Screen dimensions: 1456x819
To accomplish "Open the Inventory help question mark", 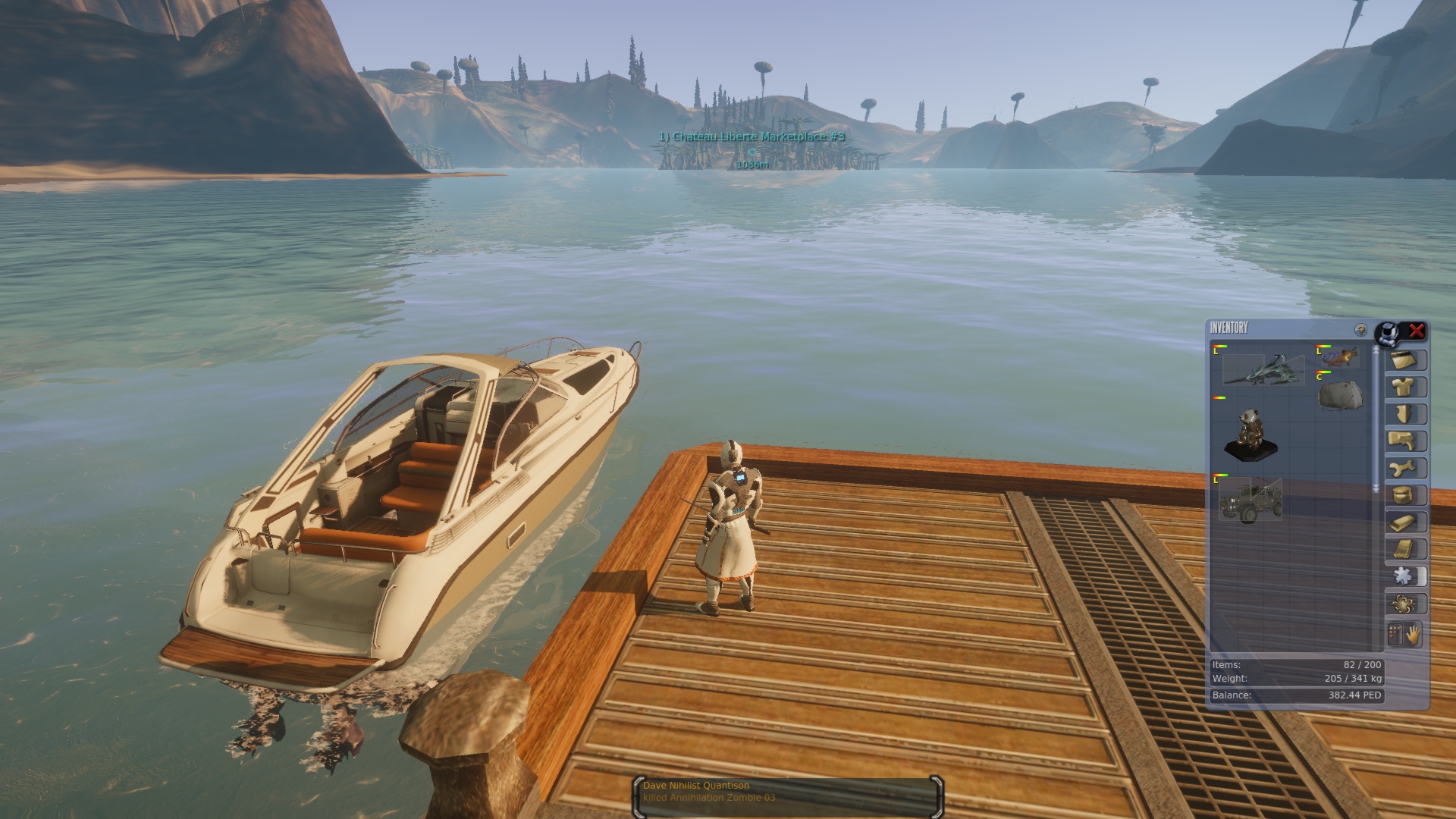I will [1360, 330].
